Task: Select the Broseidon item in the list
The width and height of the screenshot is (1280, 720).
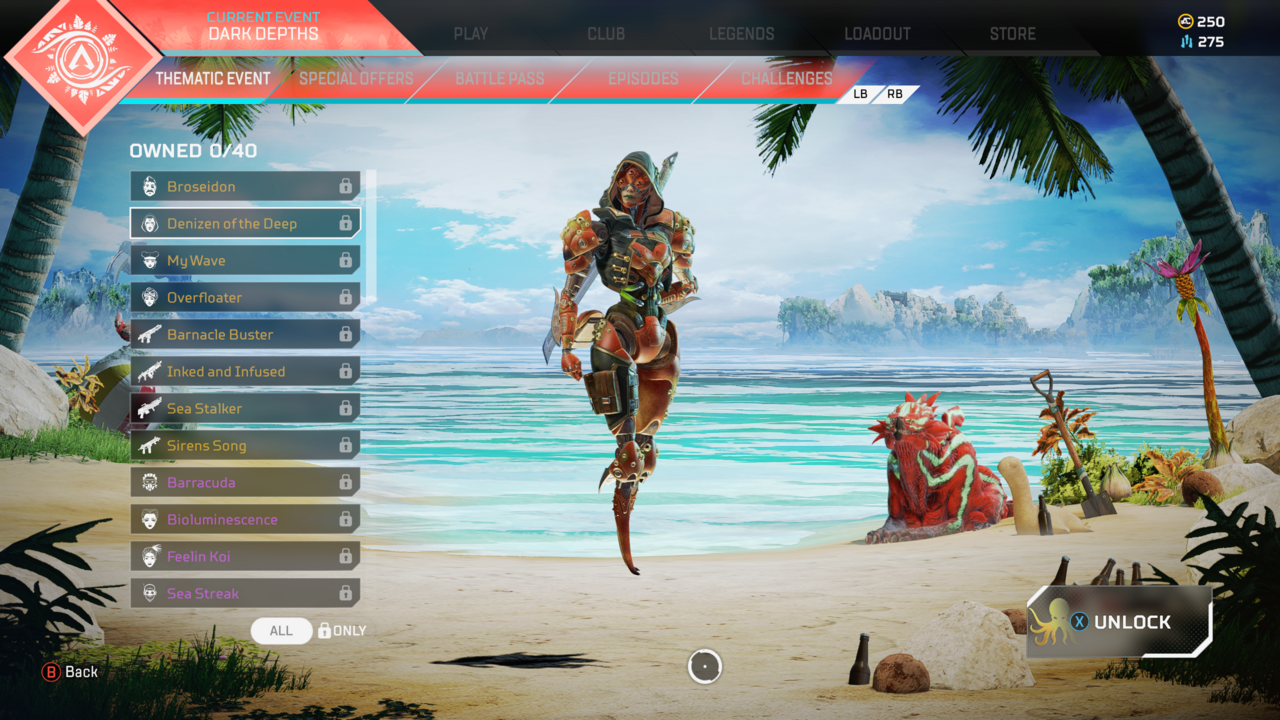Action: [x=245, y=186]
